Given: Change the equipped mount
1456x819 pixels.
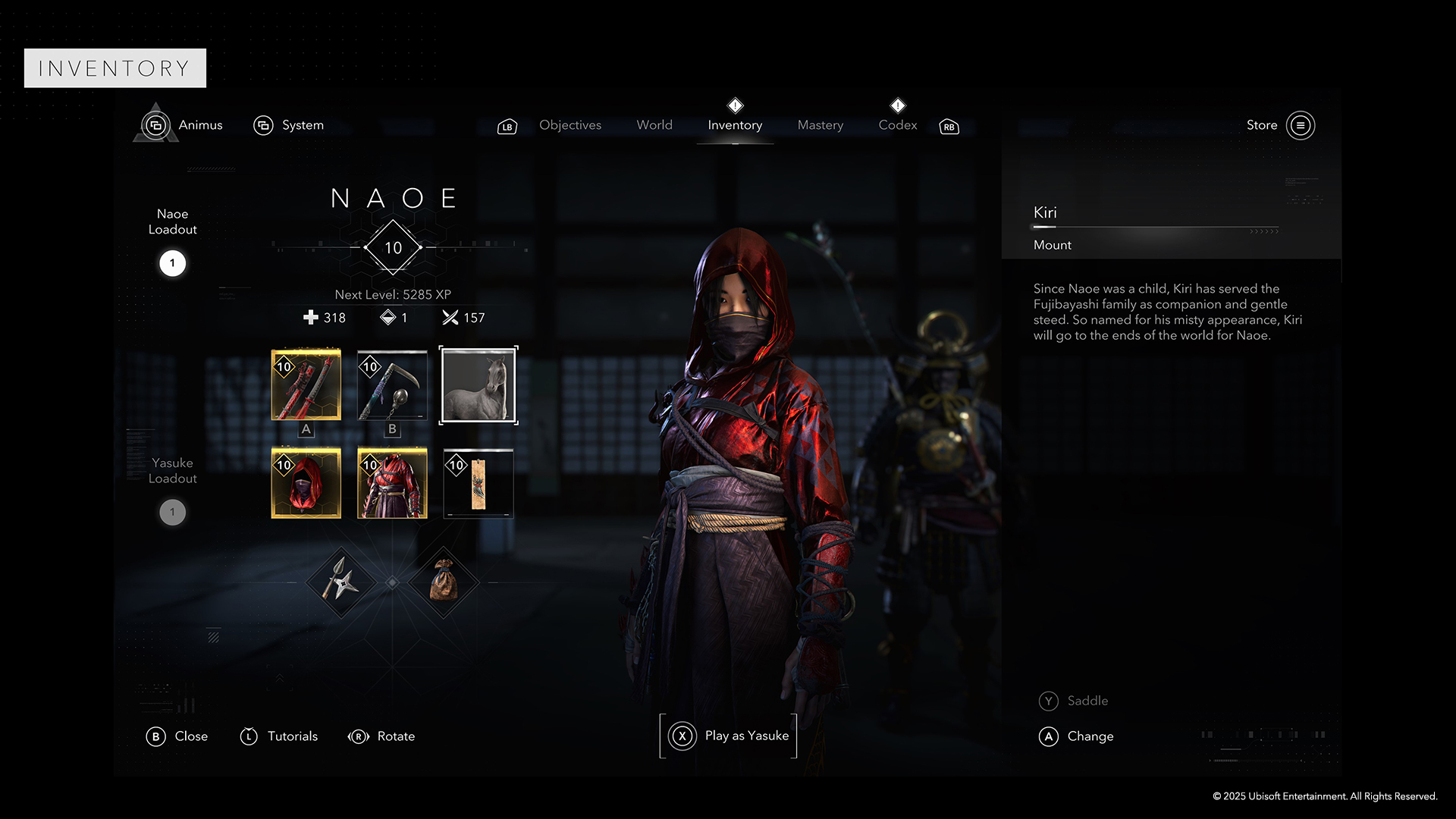Looking at the screenshot, I should click(x=1076, y=736).
